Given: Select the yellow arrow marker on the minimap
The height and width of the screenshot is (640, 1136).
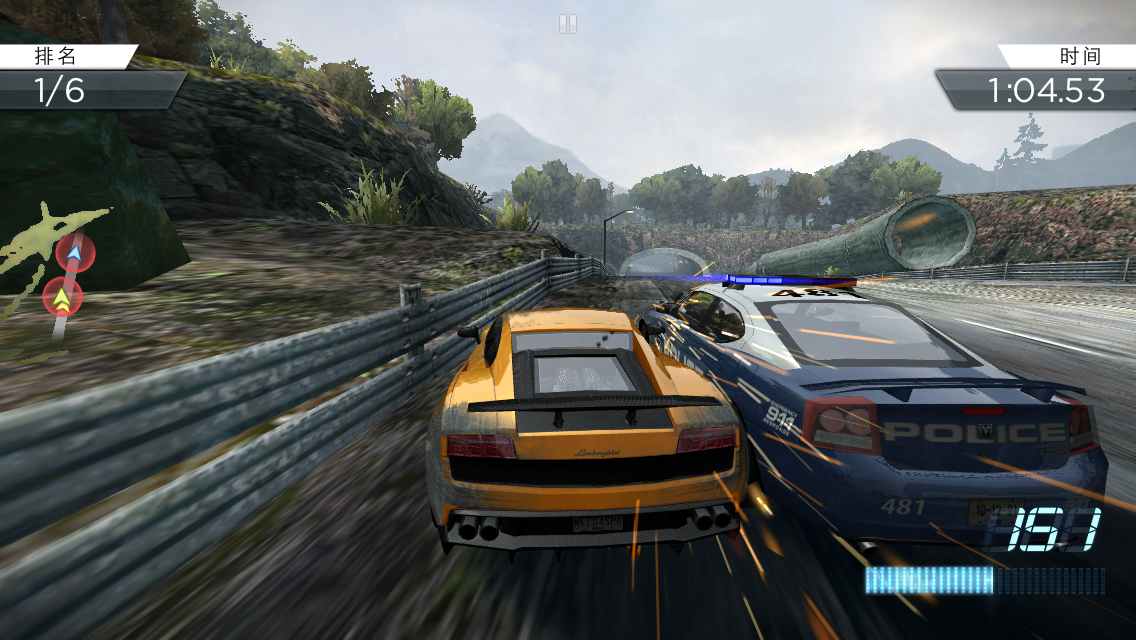Looking at the screenshot, I should [63, 297].
